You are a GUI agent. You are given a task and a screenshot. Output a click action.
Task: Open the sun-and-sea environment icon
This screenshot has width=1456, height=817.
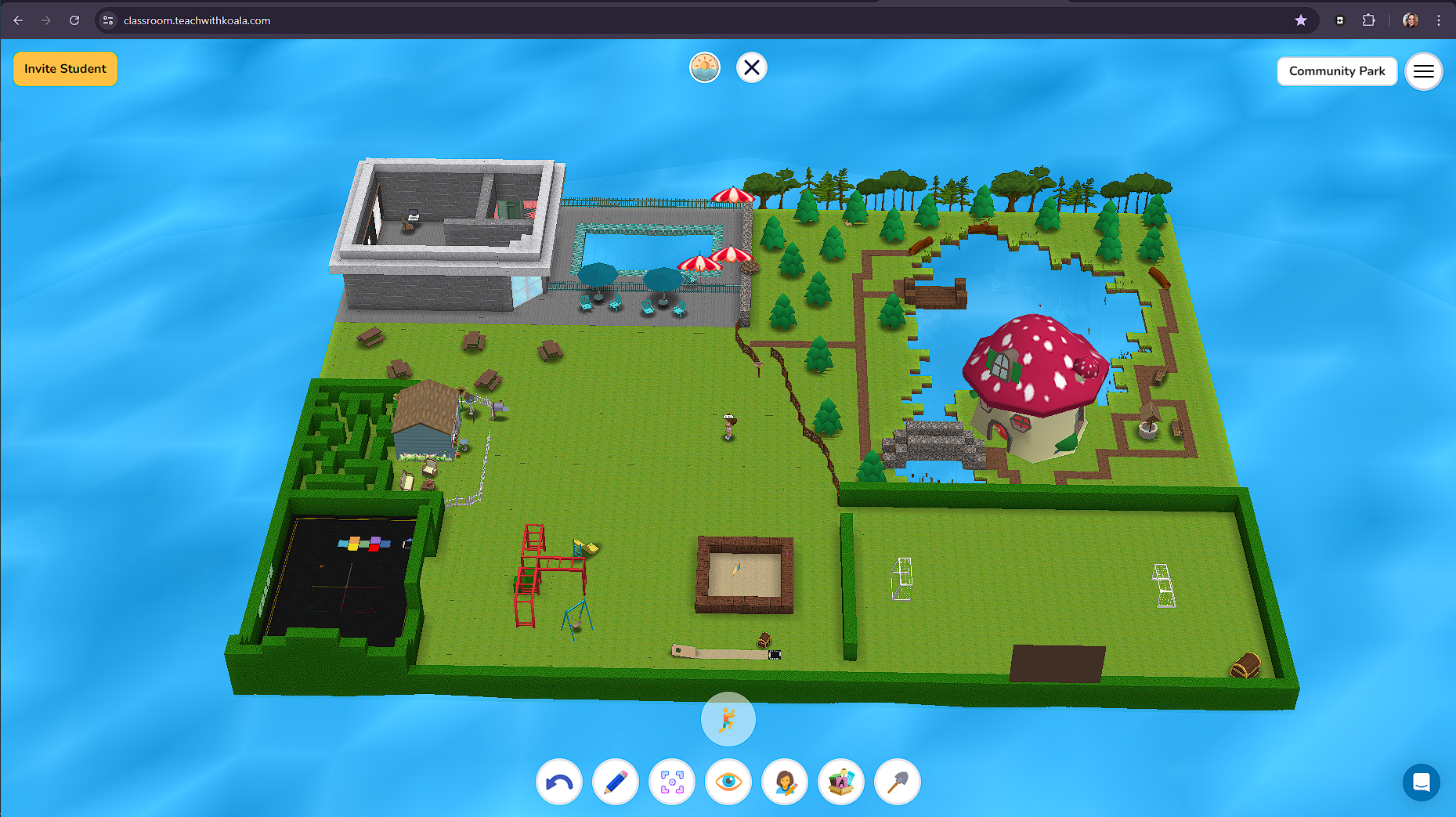[704, 67]
